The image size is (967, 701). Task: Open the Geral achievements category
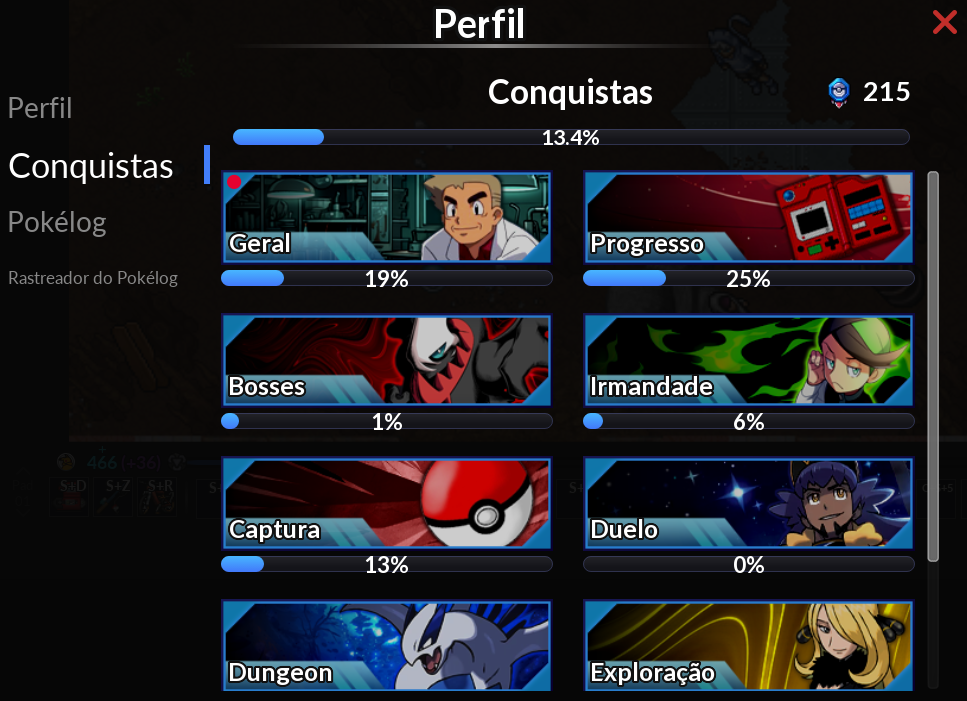tap(386, 217)
